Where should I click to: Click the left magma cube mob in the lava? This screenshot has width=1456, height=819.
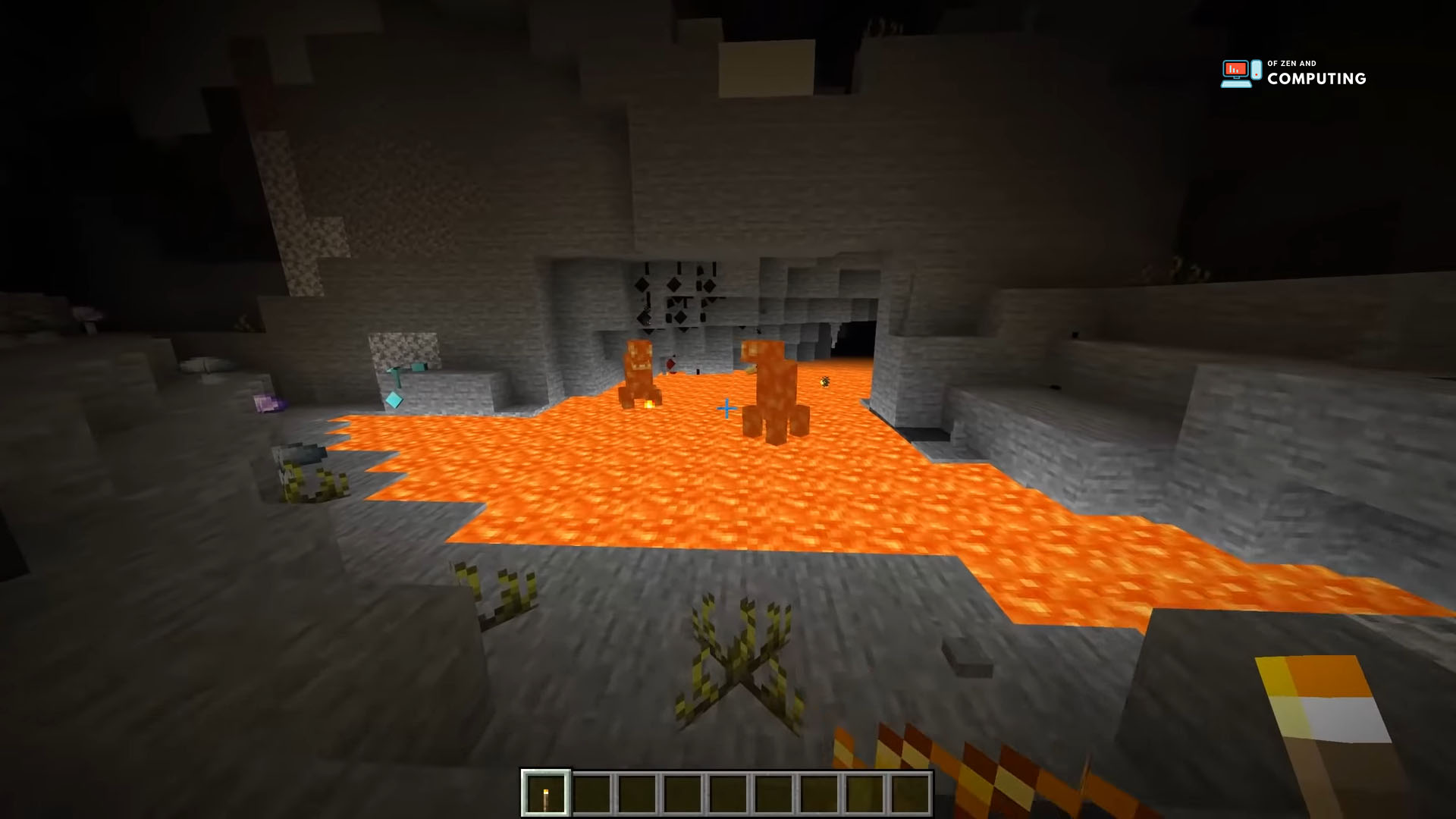[x=639, y=372]
